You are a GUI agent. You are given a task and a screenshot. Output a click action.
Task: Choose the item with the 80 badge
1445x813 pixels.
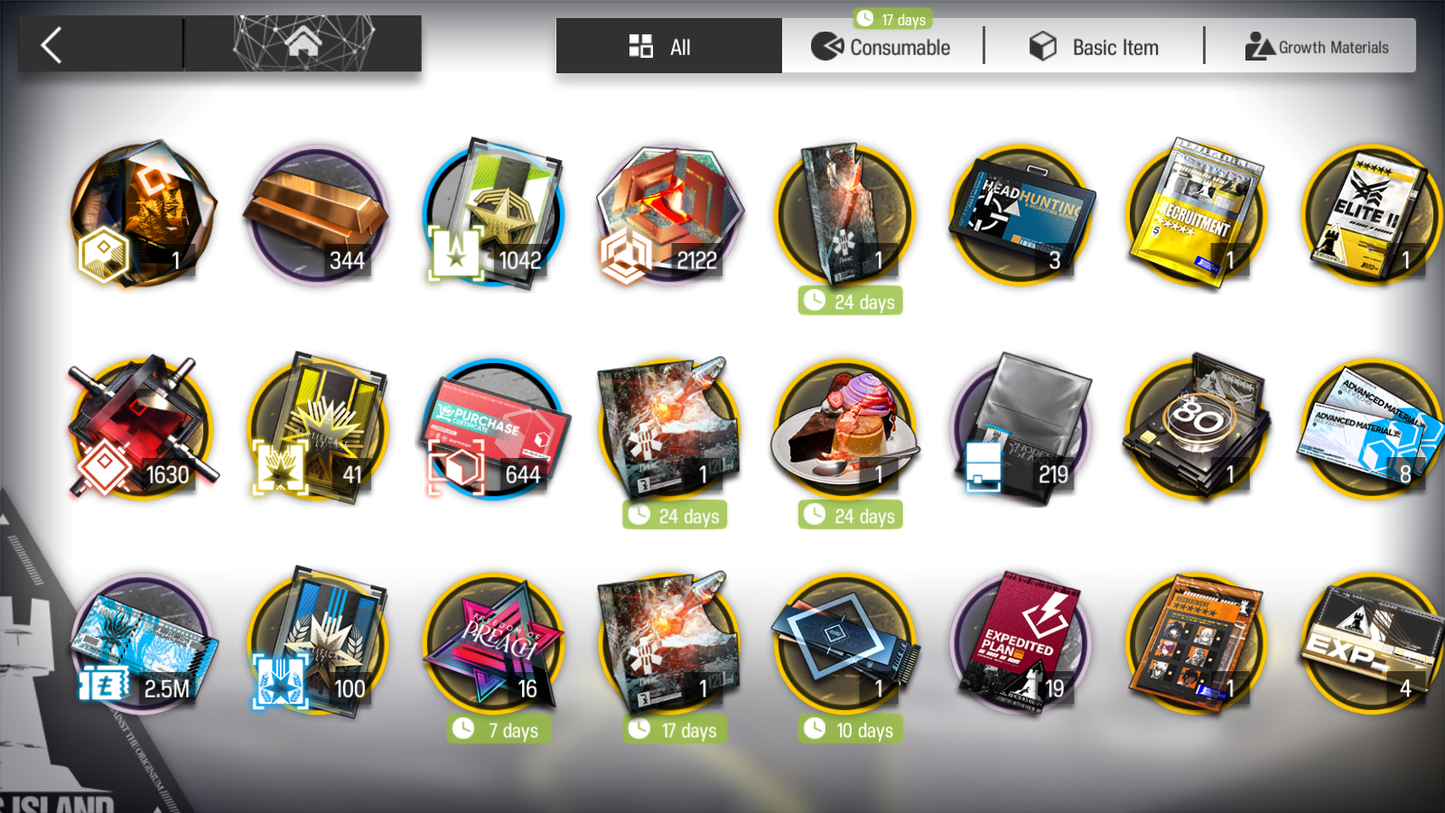click(x=1196, y=428)
